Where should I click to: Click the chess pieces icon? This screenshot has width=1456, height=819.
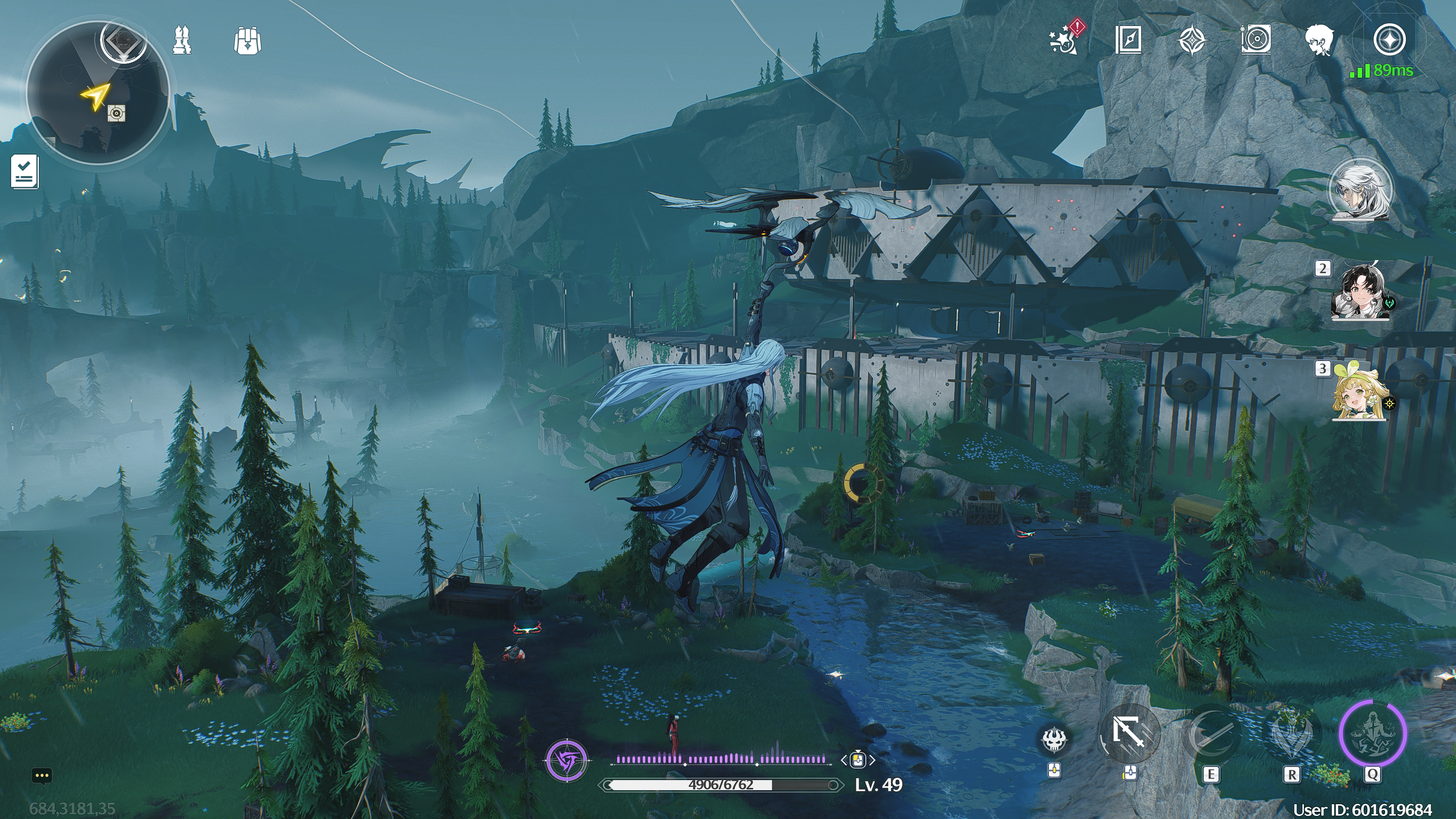(x=182, y=41)
